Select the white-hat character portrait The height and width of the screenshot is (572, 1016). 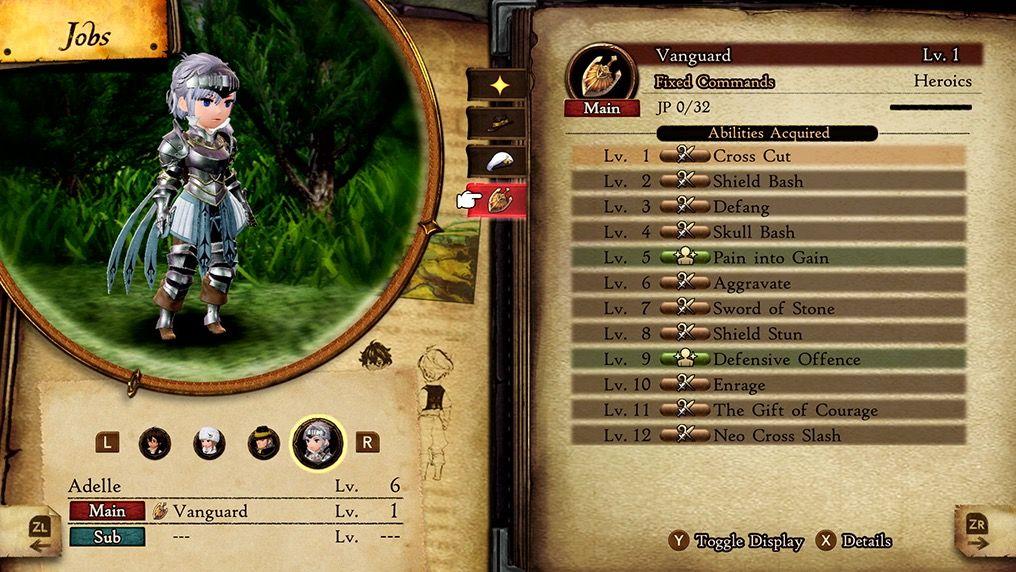(209, 442)
